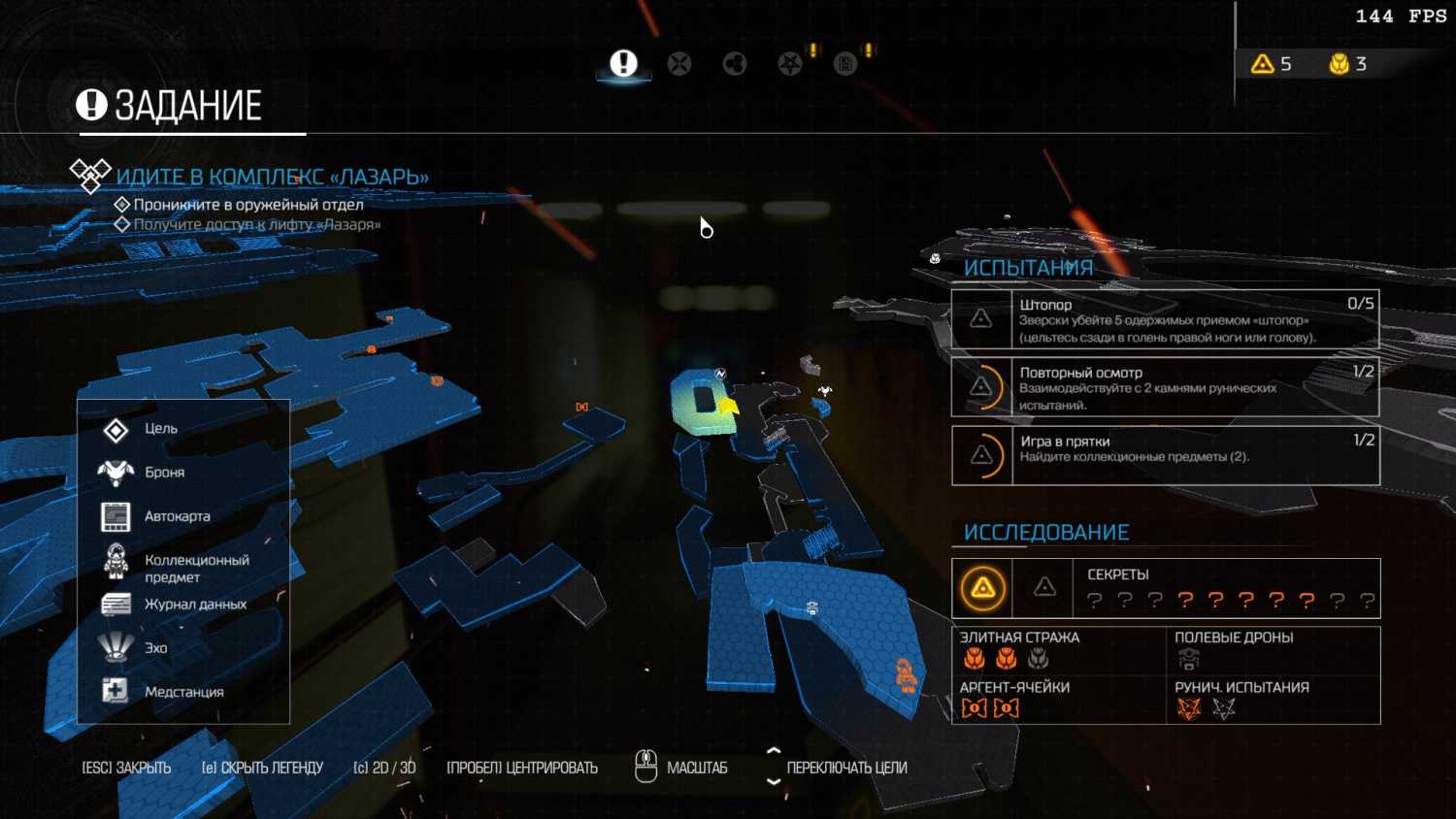
Task: Open the three-circles tab at top
Action: (735, 64)
